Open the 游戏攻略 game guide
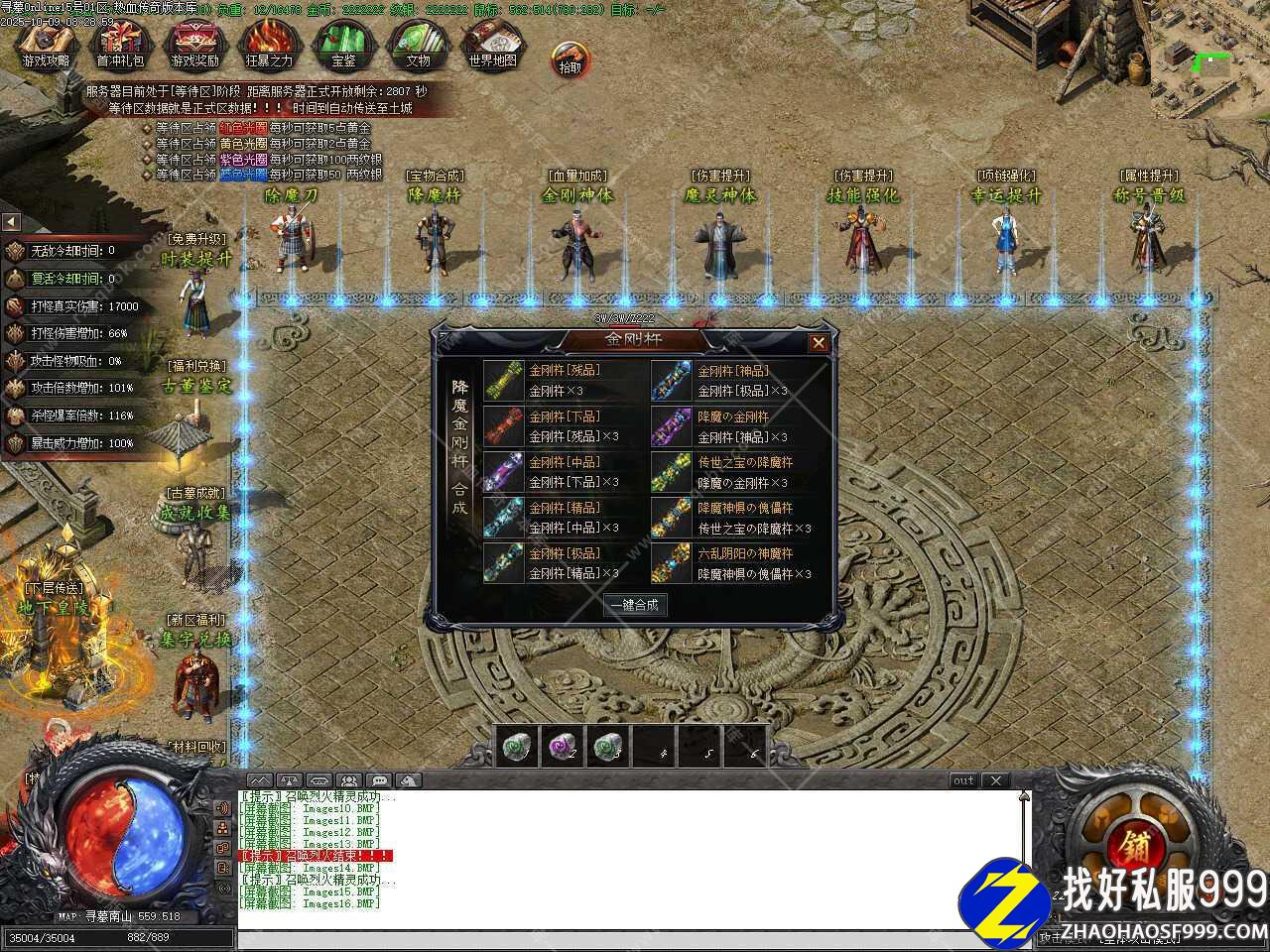This screenshot has height=952, width=1270. [46, 45]
